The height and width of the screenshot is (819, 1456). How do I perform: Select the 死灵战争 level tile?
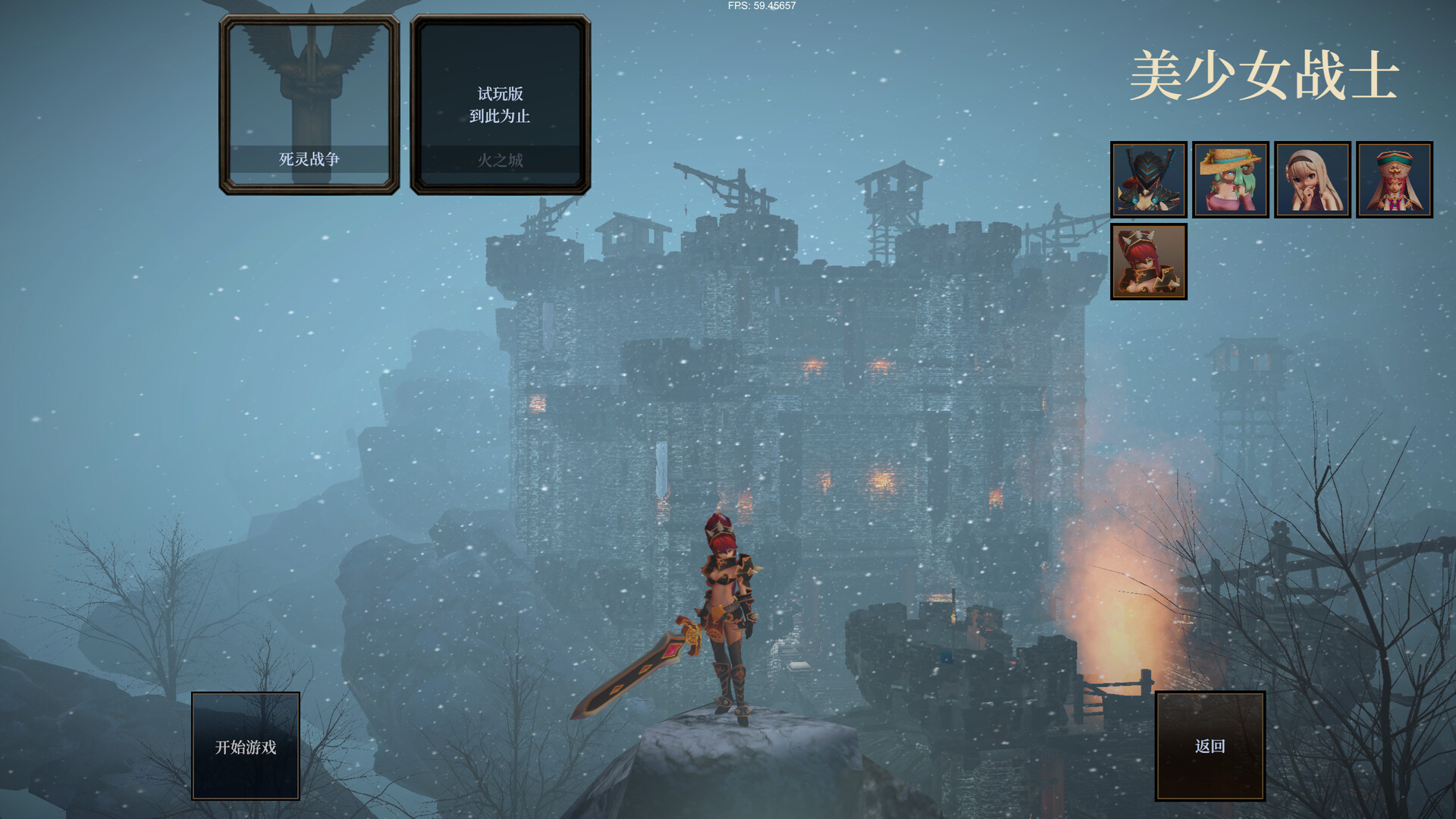309,105
